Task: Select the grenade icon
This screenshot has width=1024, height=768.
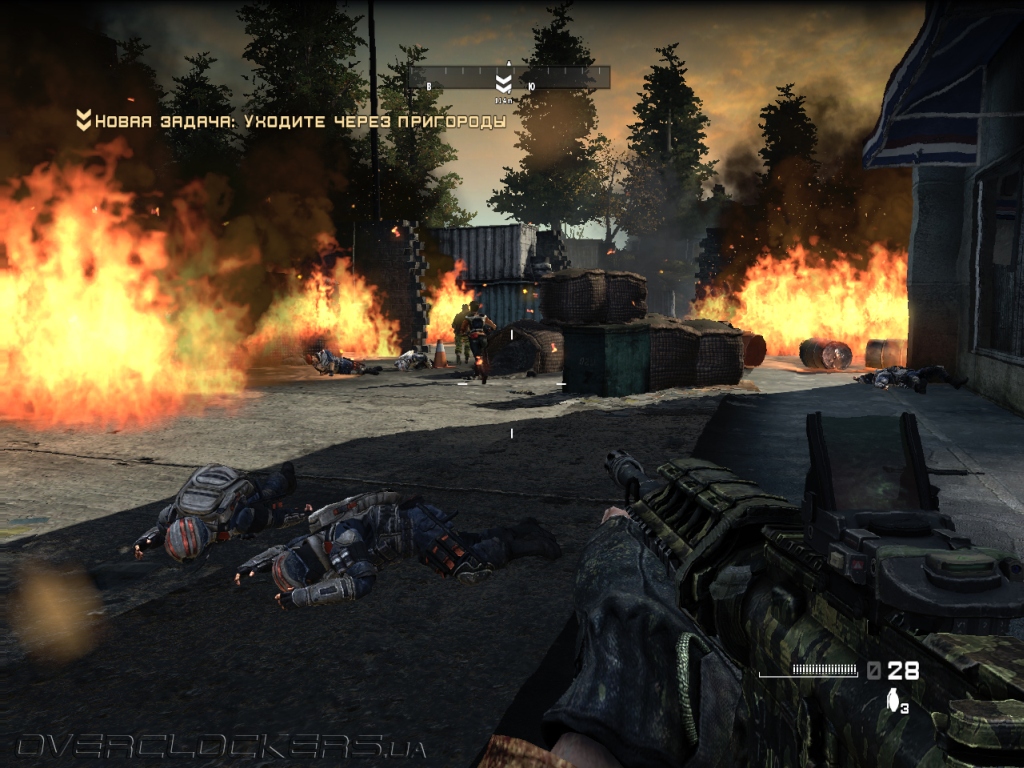Action: pyautogui.click(x=892, y=701)
